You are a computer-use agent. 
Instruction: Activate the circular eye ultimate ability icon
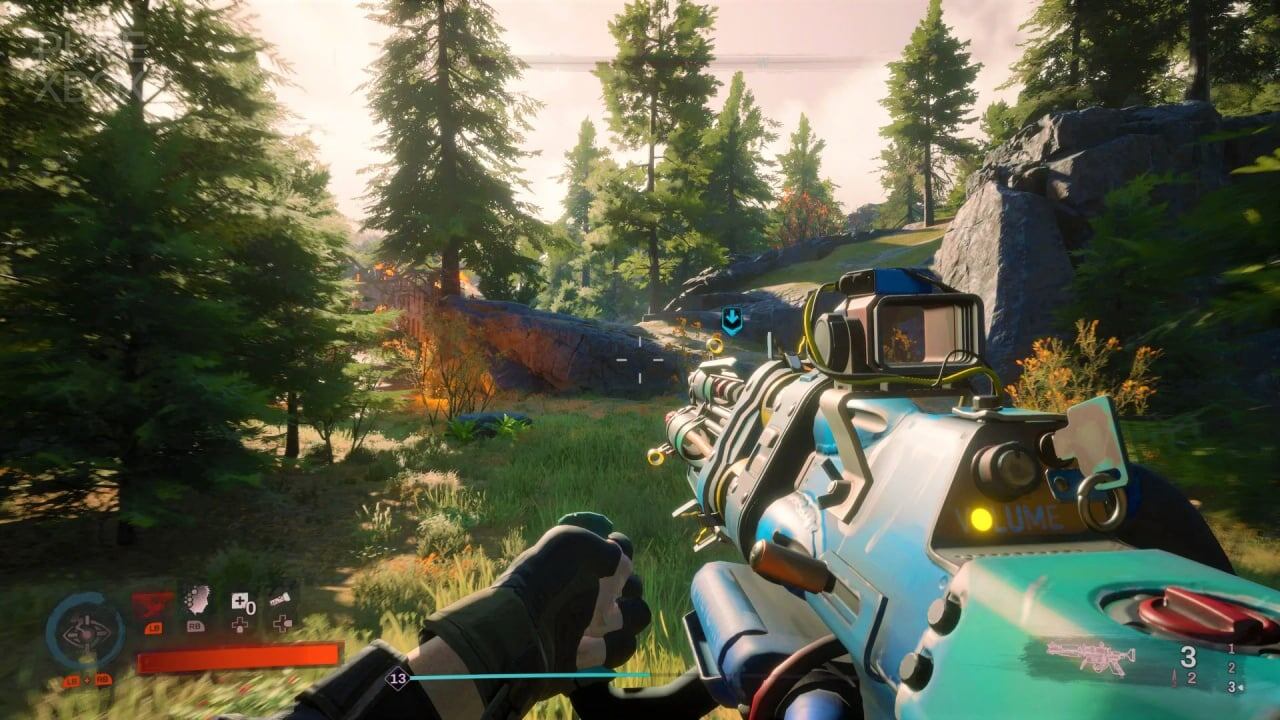coord(85,631)
